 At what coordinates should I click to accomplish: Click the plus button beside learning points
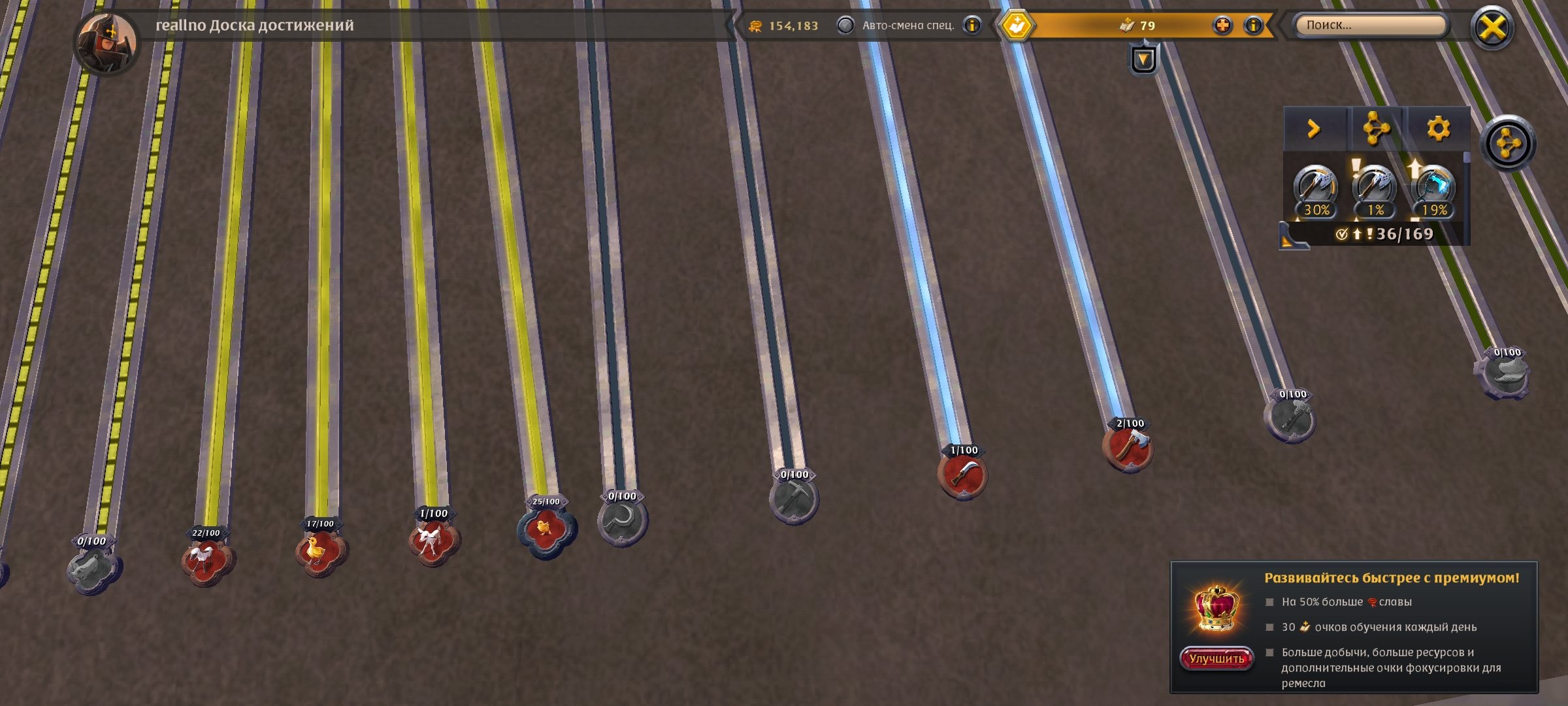(x=1222, y=25)
